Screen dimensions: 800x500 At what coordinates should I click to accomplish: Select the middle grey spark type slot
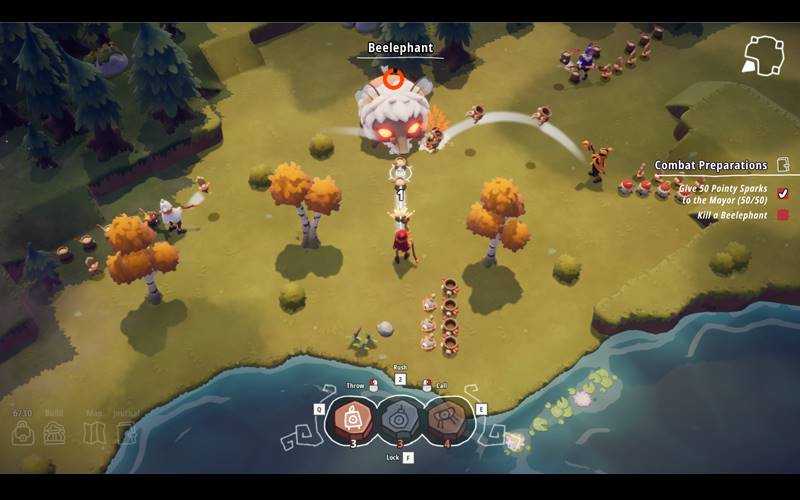click(x=400, y=420)
